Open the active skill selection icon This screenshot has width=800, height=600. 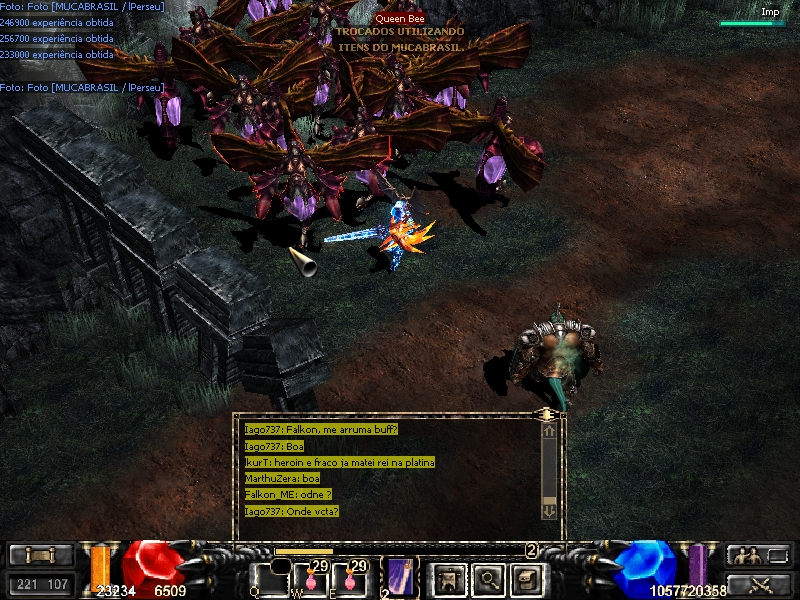(400, 578)
